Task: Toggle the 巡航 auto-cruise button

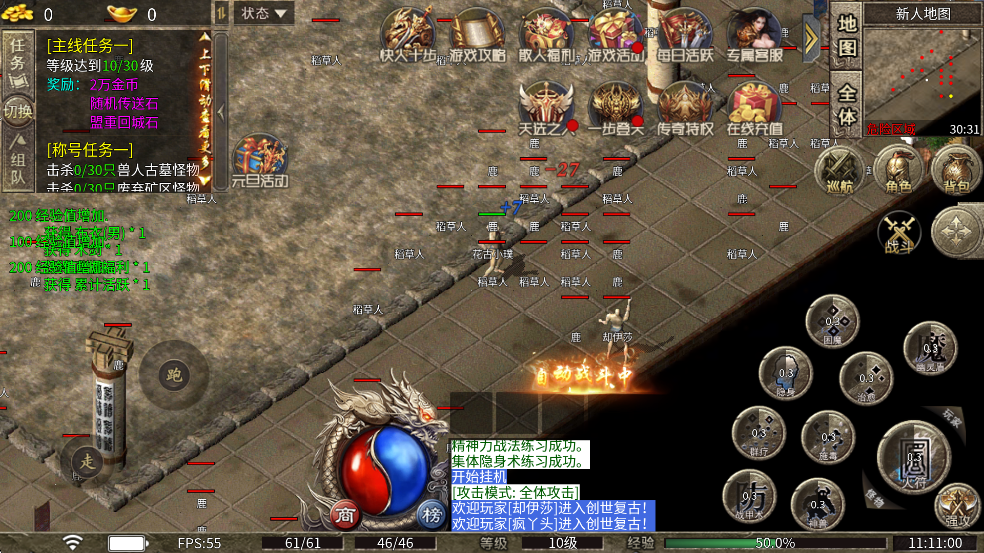Action: (x=838, y=168)
